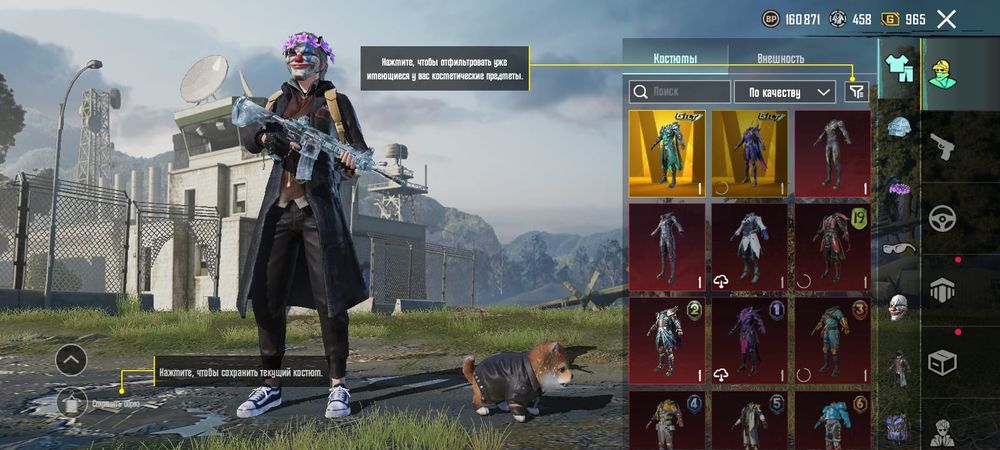
Task: Select the purple costume with badge 1
Action: point(749,340)
